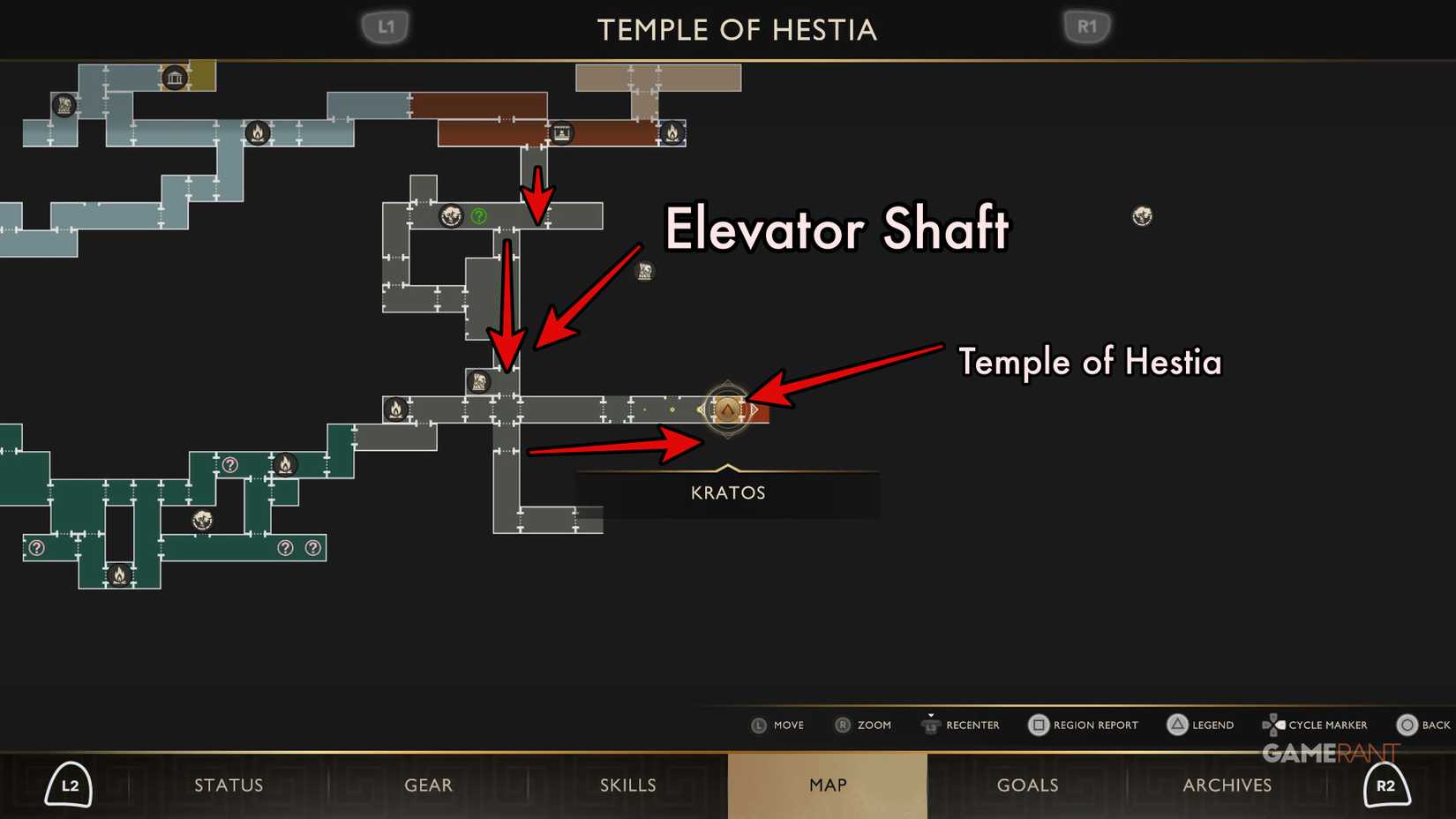Screen dimensions: 1456x819
Task: Open the ARCHIVES tab
Action: 1227,785
